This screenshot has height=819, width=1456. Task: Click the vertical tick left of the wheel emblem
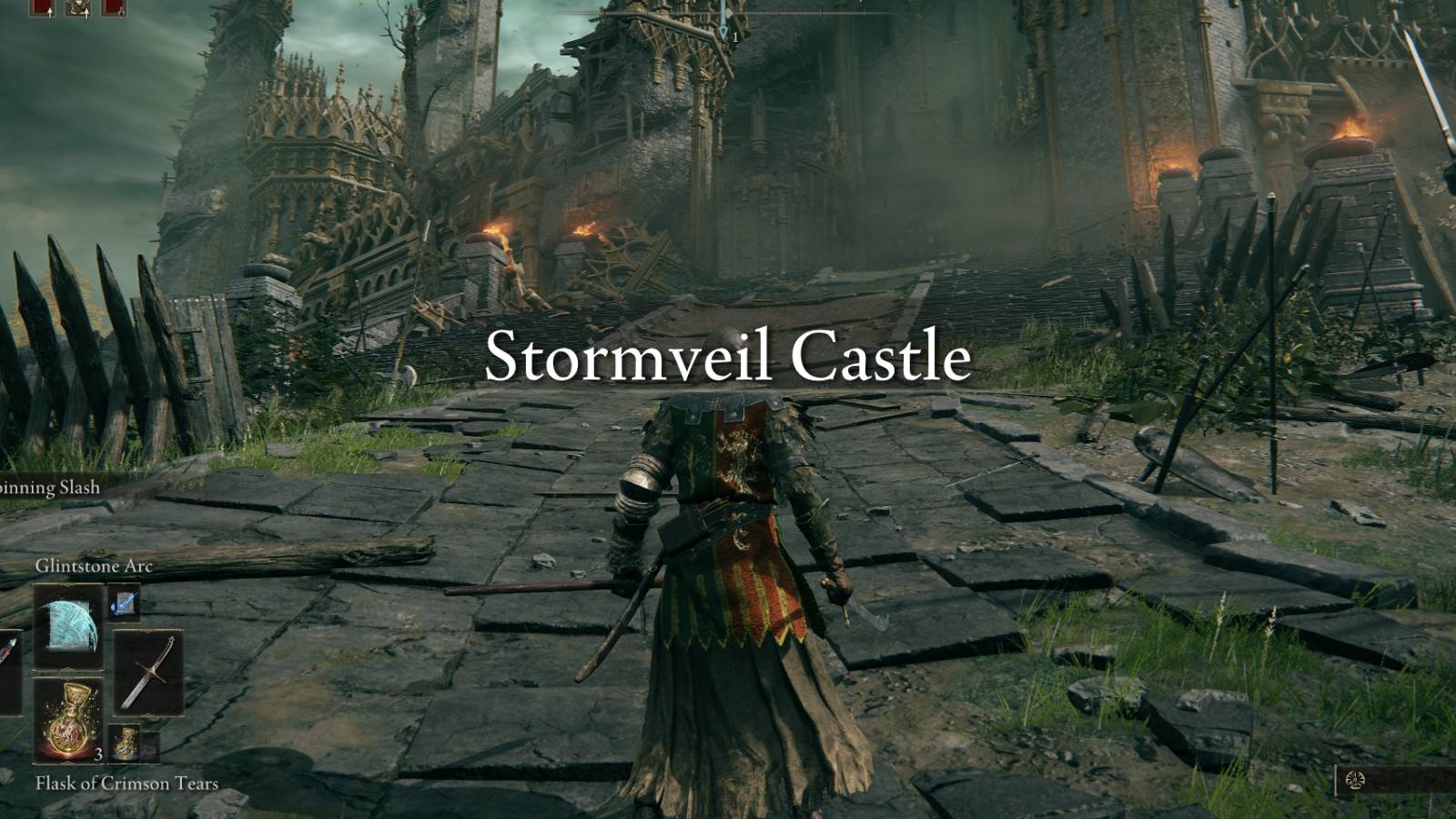click(x=1336, y=779)
